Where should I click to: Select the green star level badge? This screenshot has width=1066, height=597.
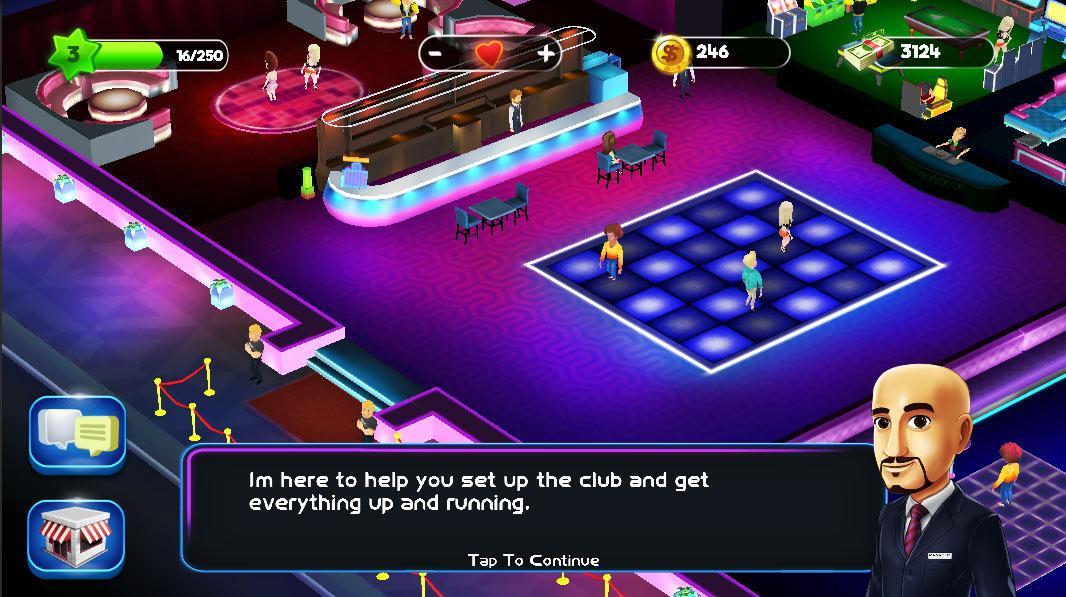click(x=71, y=54)
